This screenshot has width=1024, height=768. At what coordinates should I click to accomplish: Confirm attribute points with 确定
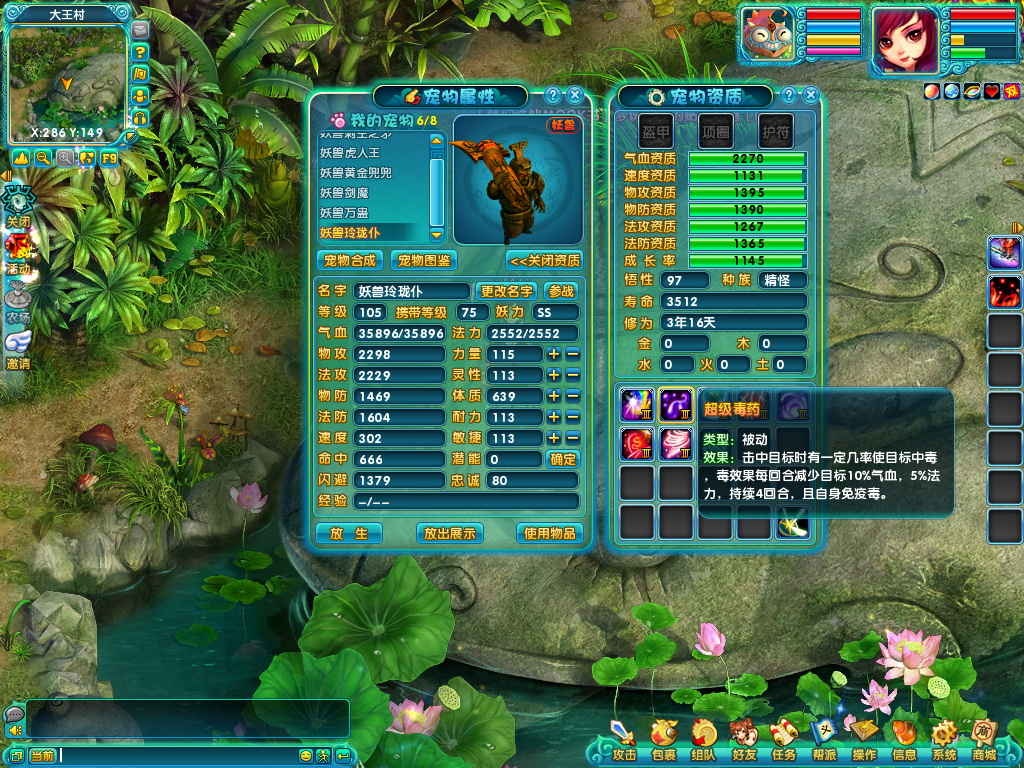pyautogui.click(x=563, y=459)
